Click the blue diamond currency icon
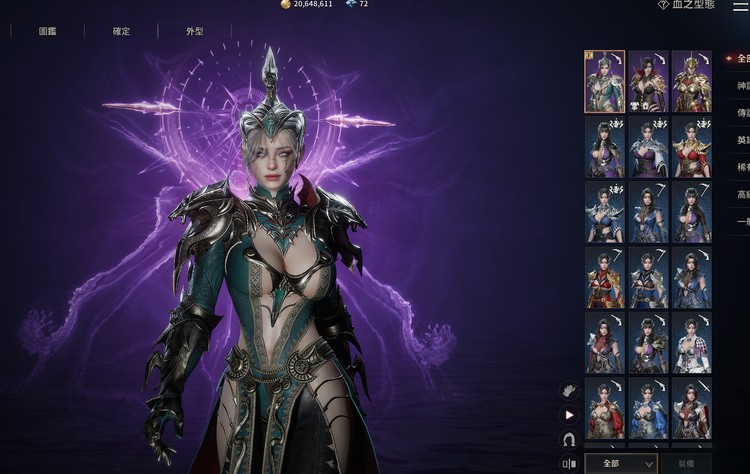750x474 pixels. (x=350, y=5)
